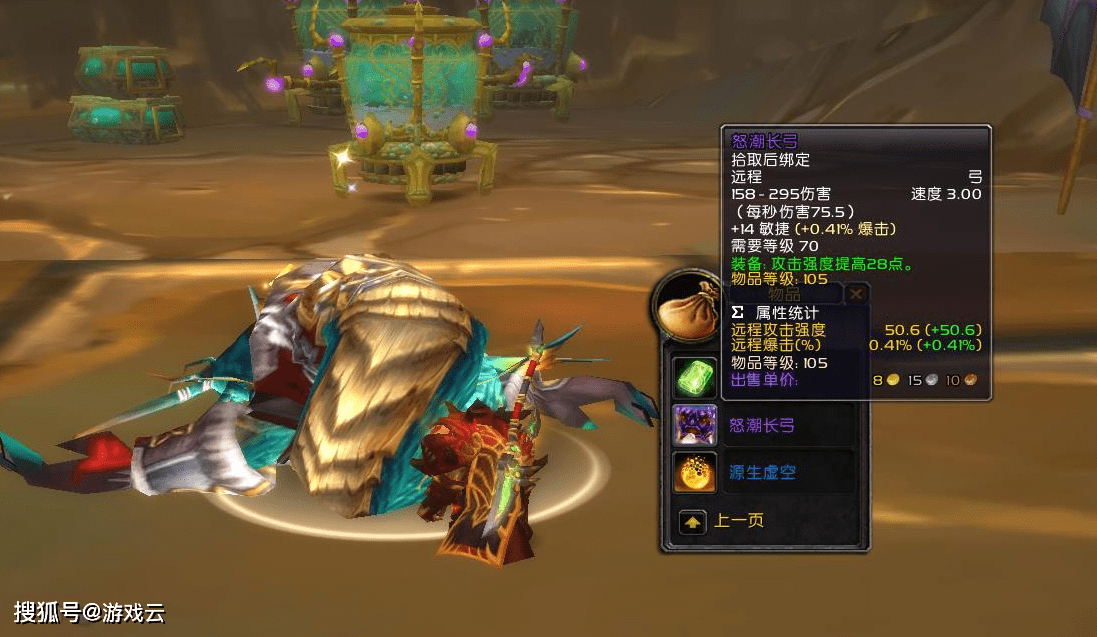This screenshot has height=637, width=1097.
Task: Take the 怒潮长弓 bow from loot
Action: coord(694,425)
